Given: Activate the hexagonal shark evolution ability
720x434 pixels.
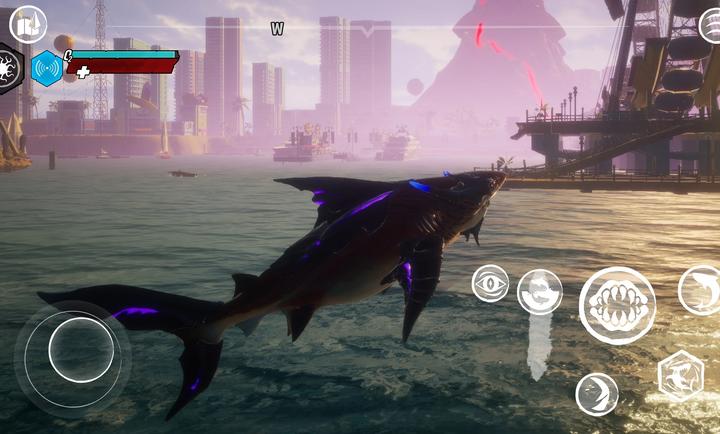Looking at the screenshot, I should pos(680,376).
